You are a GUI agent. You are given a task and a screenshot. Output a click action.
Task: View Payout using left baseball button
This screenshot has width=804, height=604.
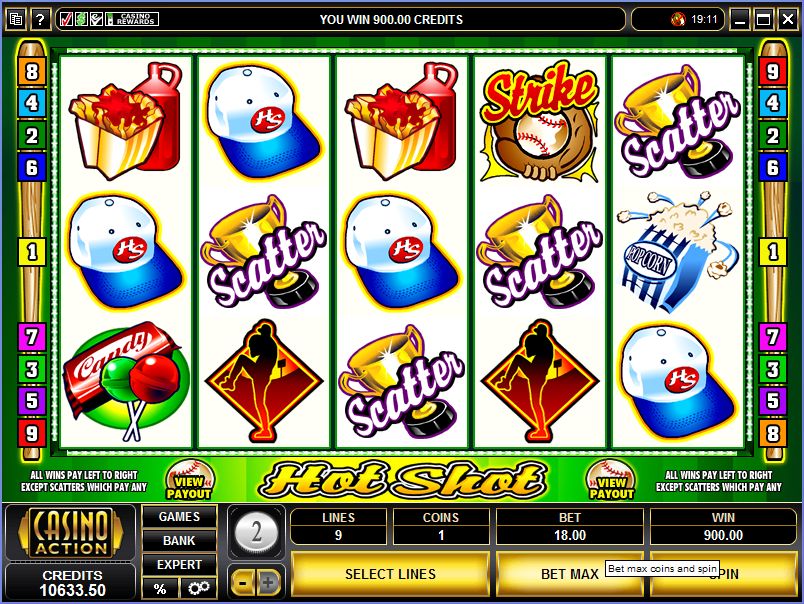click(189, 480)
